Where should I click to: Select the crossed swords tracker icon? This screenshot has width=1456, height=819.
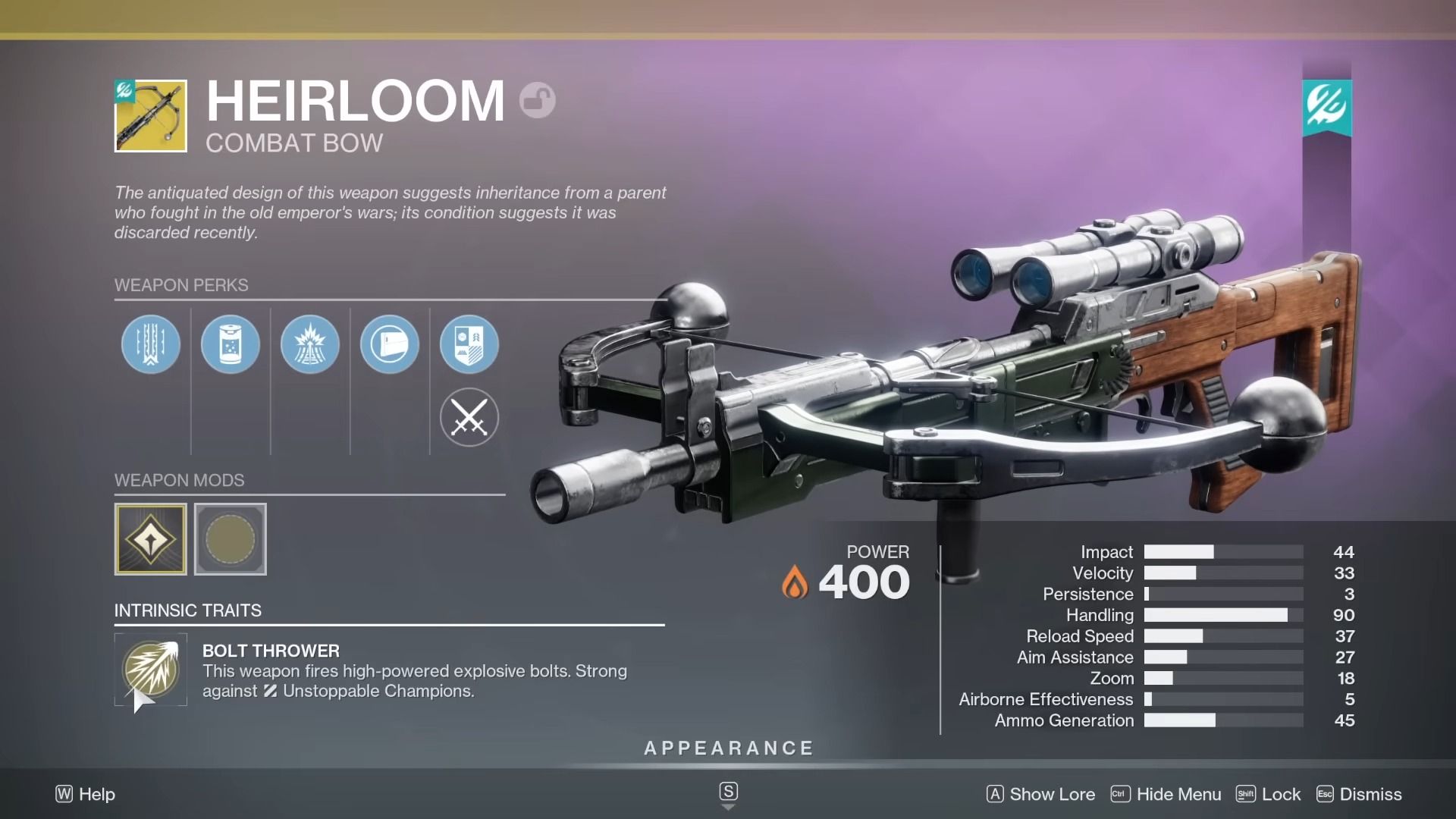469,417
